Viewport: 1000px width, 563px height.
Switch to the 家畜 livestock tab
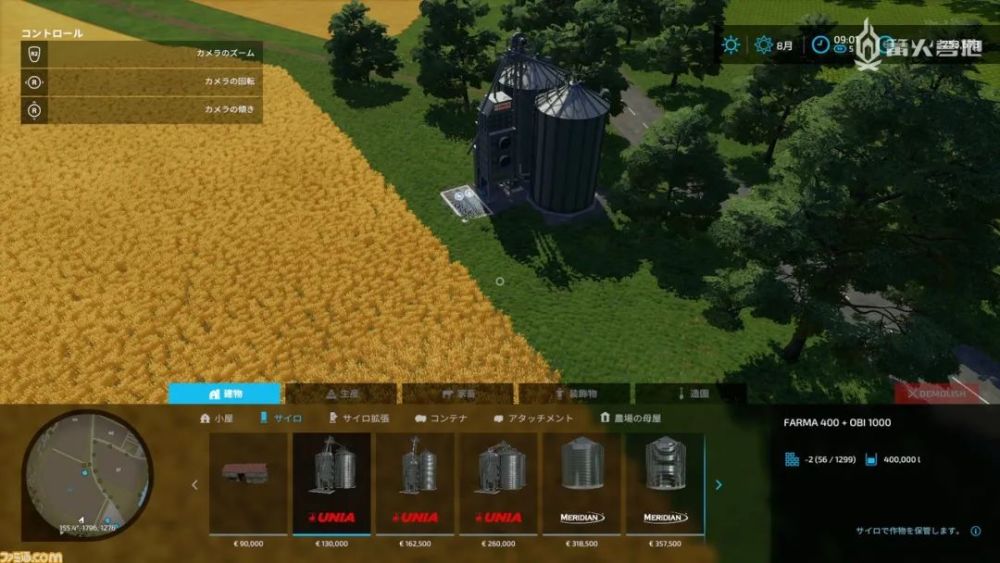click(458, 394)
